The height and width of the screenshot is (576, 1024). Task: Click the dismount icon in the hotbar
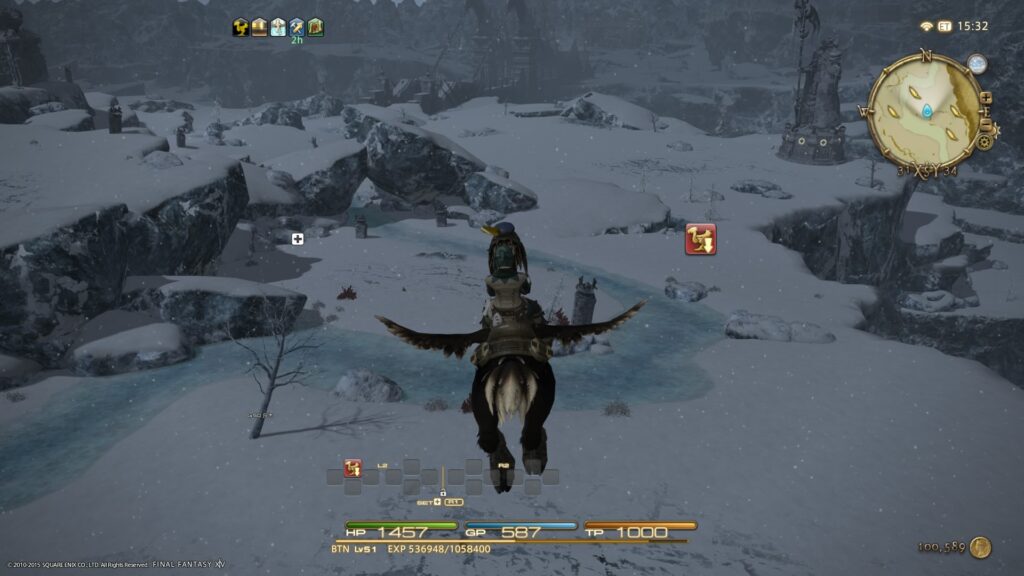(x=352, y=468)
